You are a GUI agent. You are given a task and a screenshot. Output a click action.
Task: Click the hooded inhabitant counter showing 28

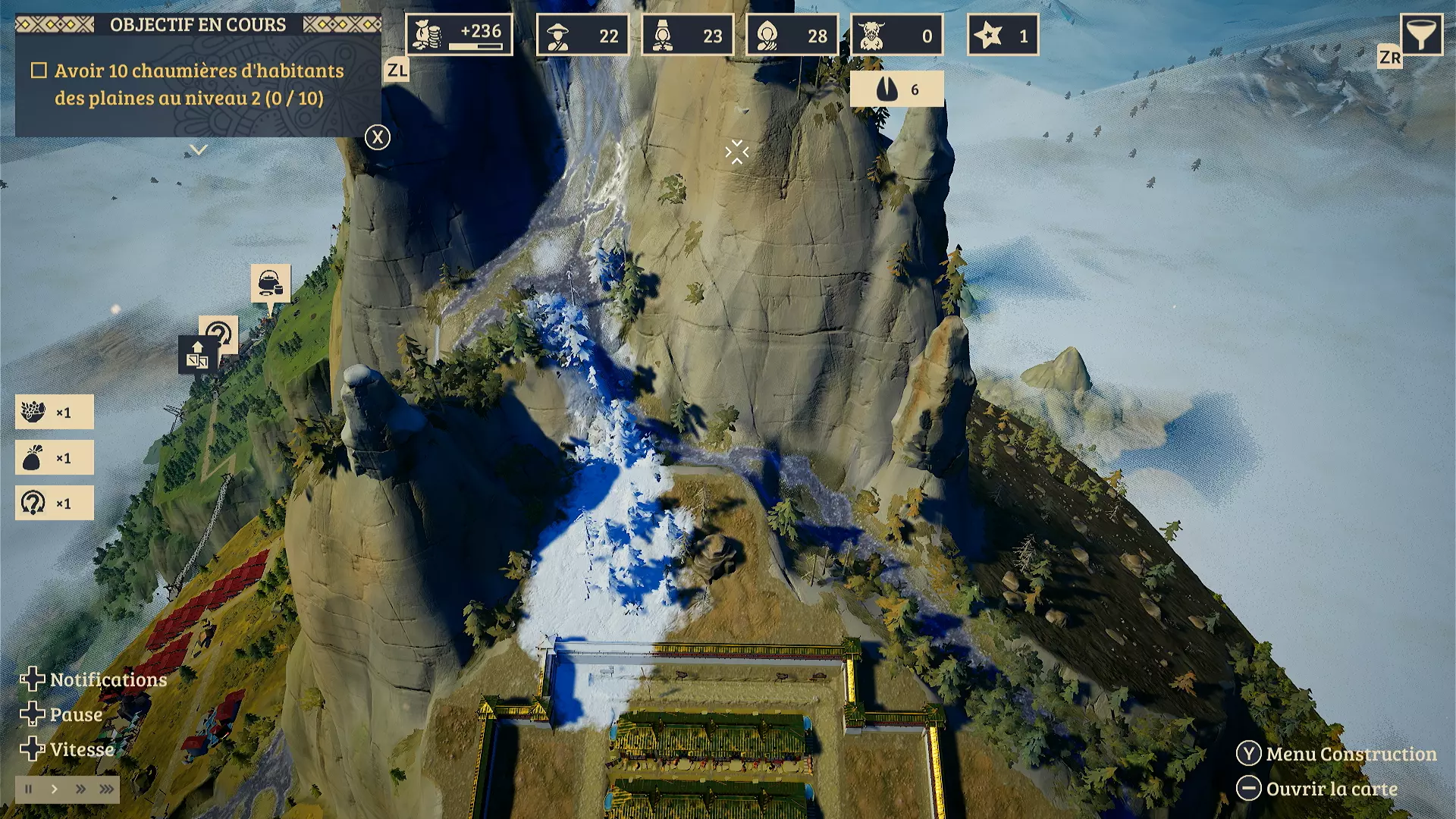pos(792,35)
